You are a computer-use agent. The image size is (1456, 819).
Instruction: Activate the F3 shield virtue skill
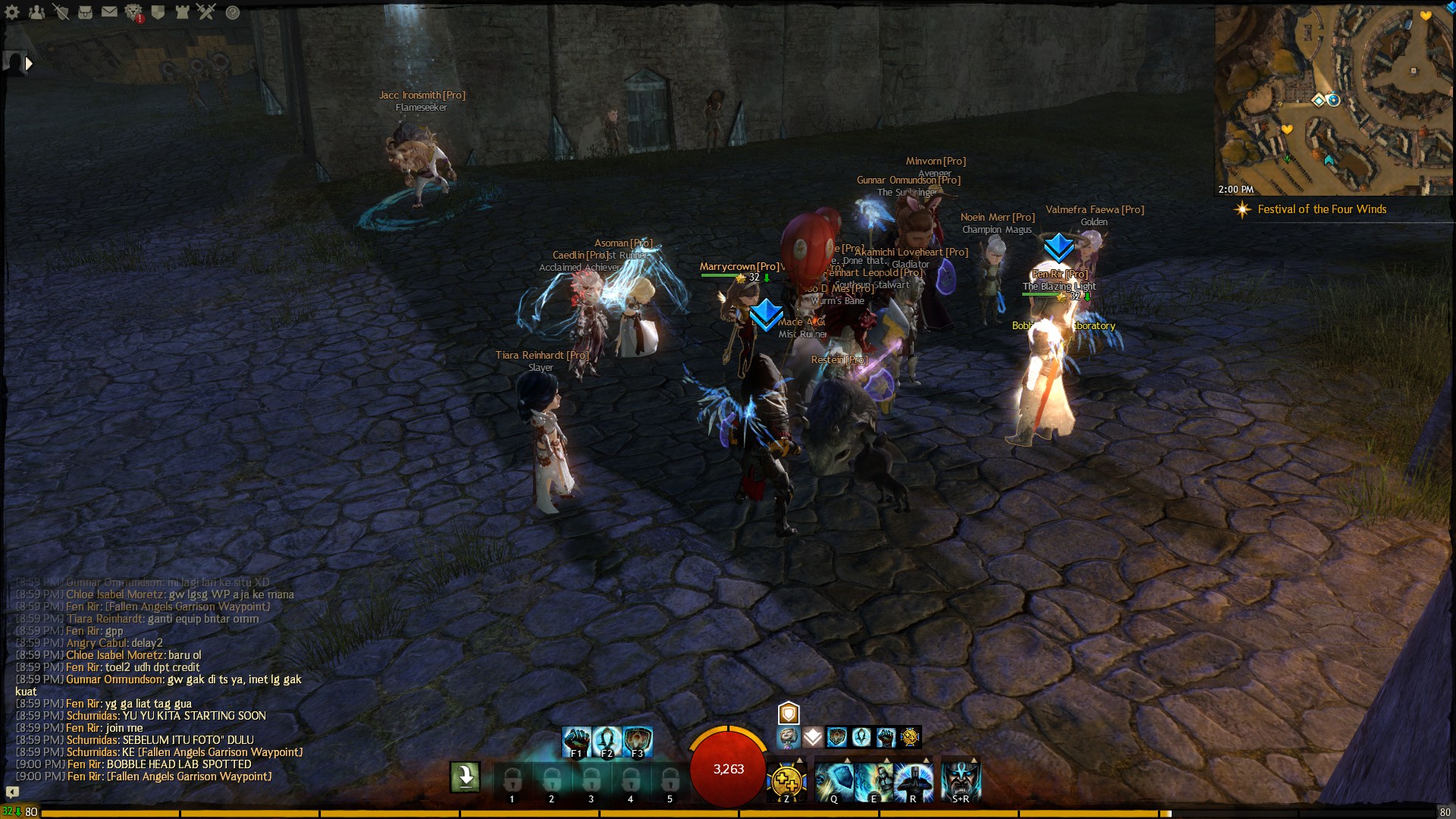[x=638, y=741]
